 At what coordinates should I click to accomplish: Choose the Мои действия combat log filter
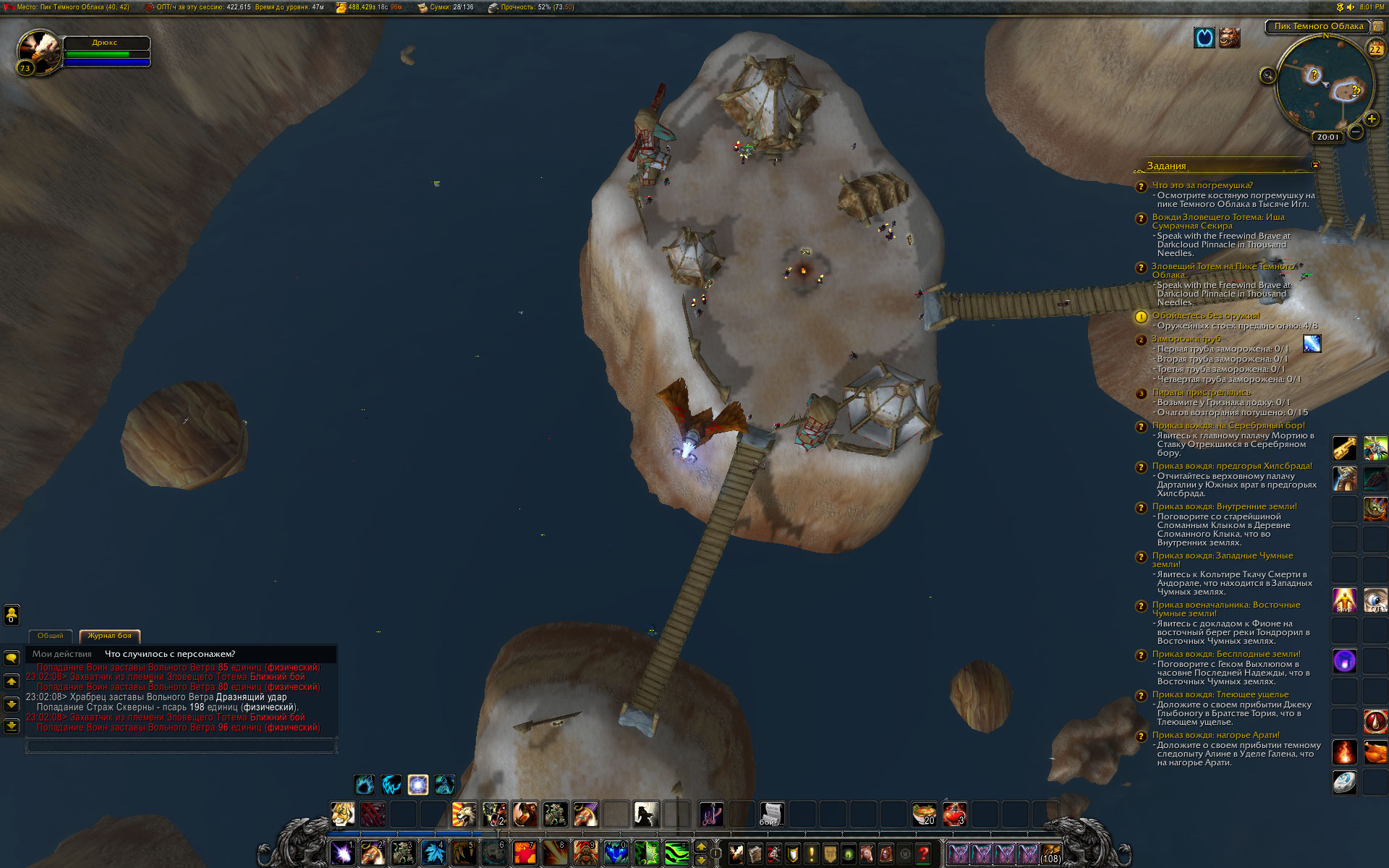[x=62, y=654]
